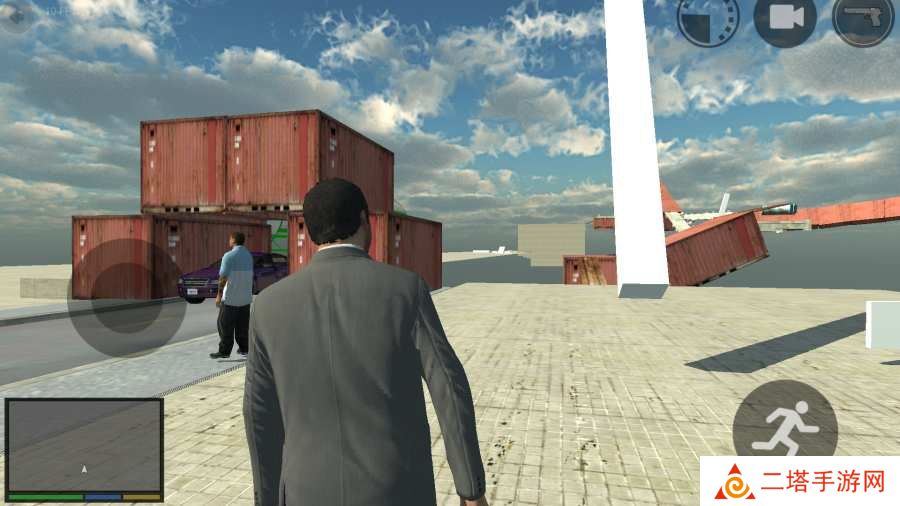Touch the virtual movement joystick
The image size is (900, 506).
(127, 297)
